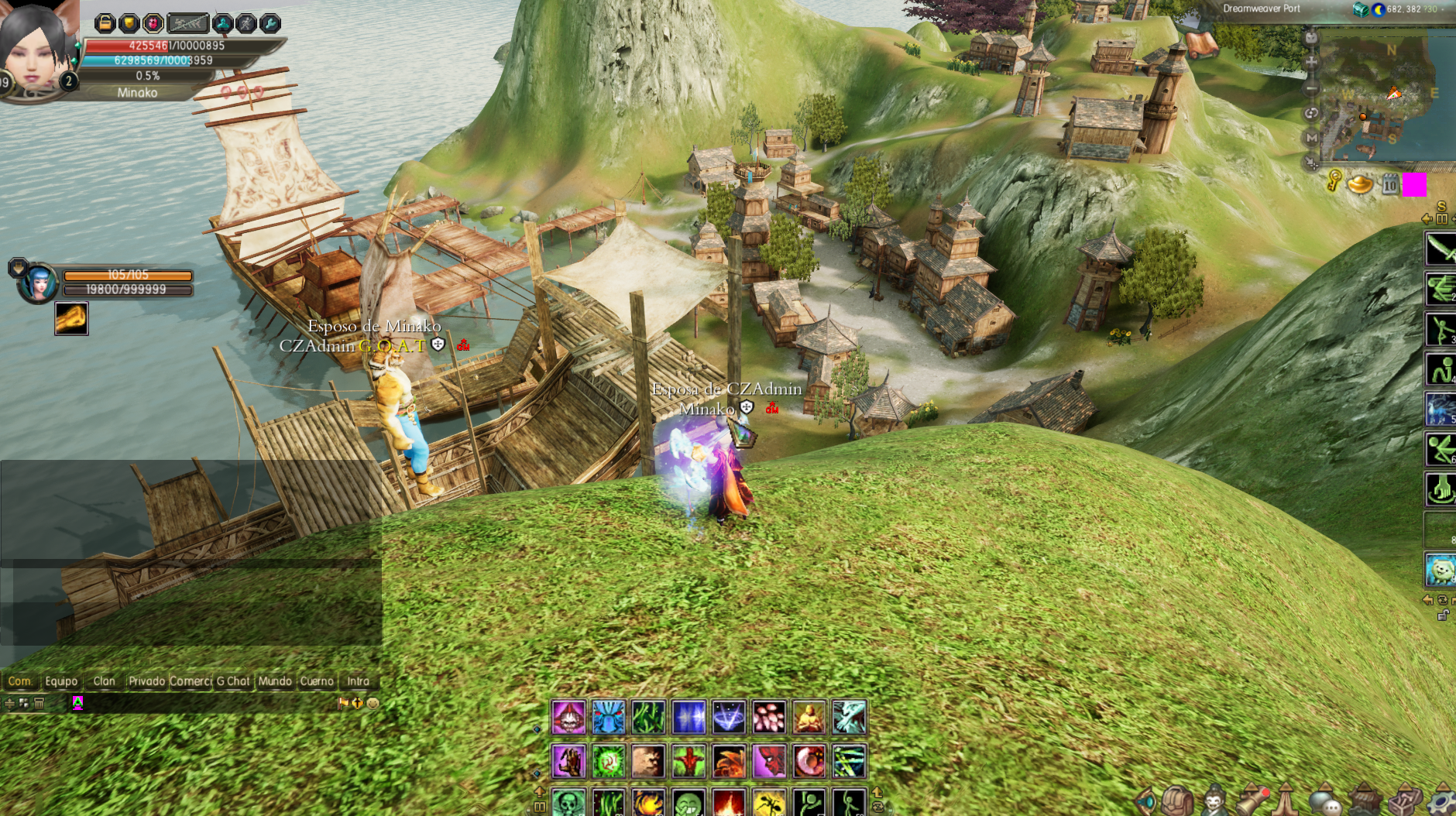
Task: Zoom out the minimap with minus button
Action: [x=1311, y=87]
